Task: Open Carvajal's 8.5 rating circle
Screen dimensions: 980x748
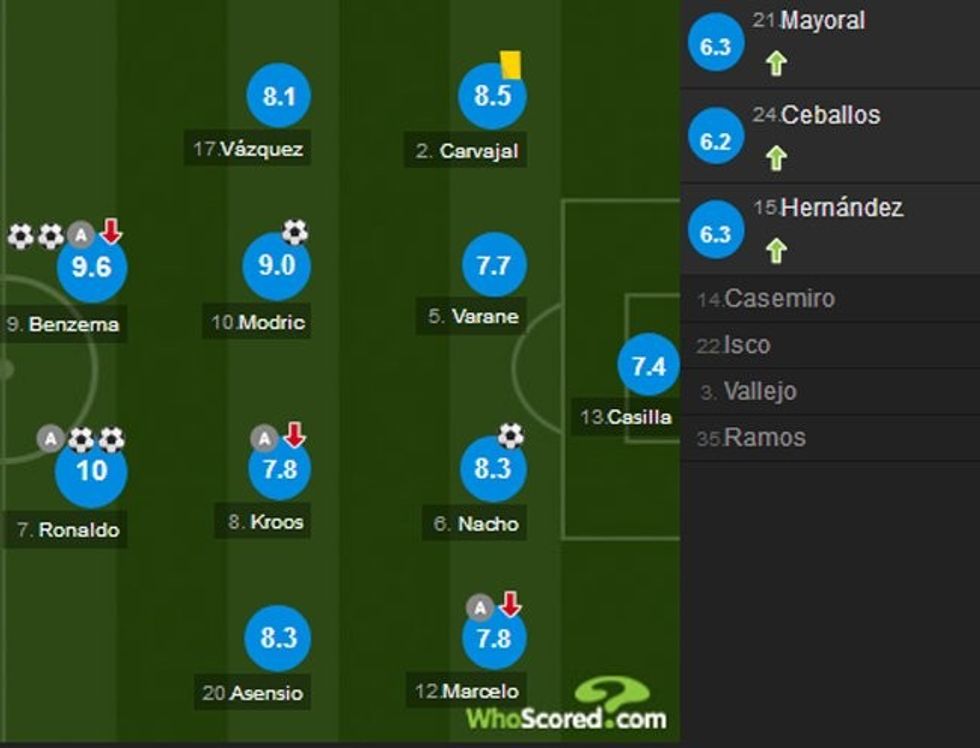Action: coord(492,96)
